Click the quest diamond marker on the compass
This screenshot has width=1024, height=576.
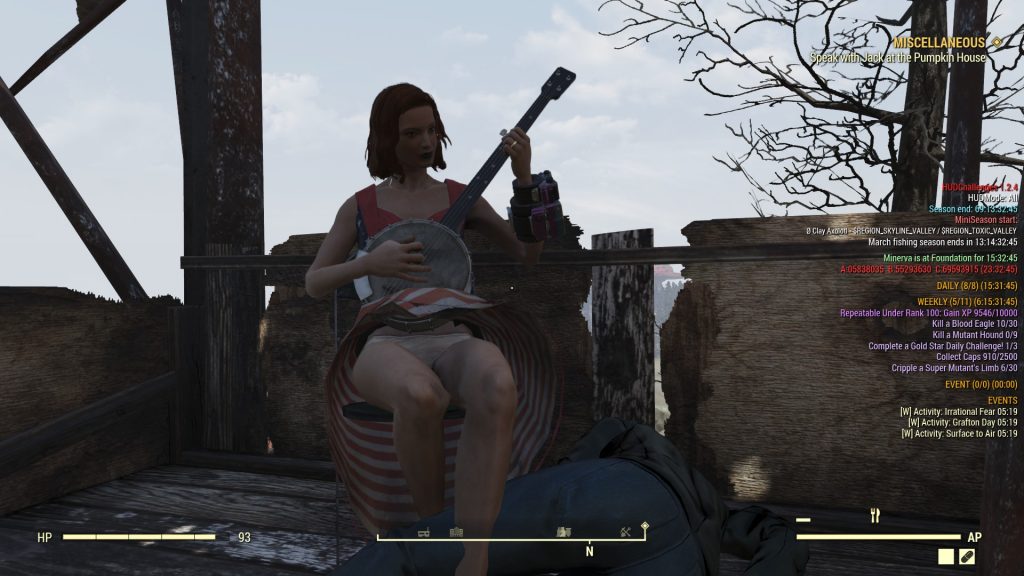pos(645,525)
